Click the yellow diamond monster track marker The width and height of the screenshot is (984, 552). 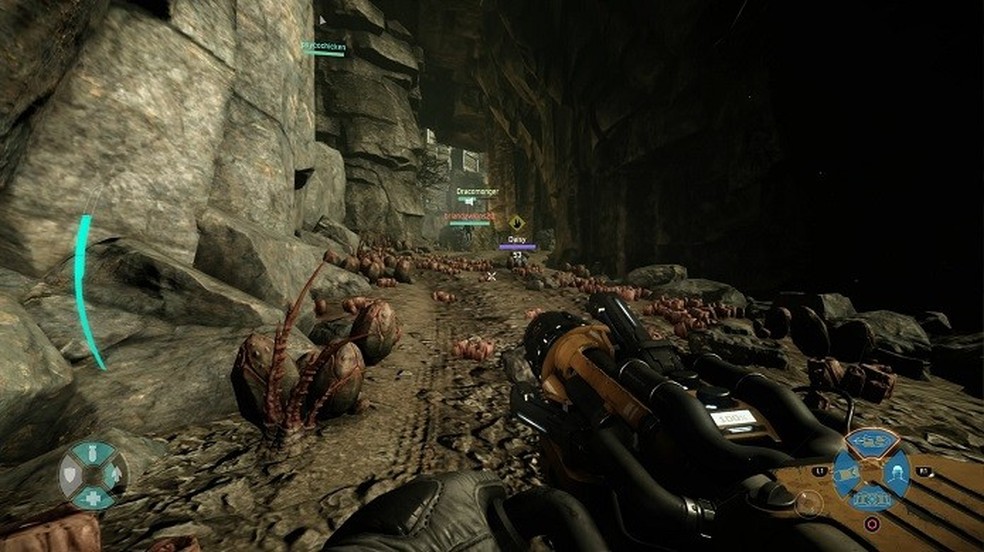pos(516,223)
